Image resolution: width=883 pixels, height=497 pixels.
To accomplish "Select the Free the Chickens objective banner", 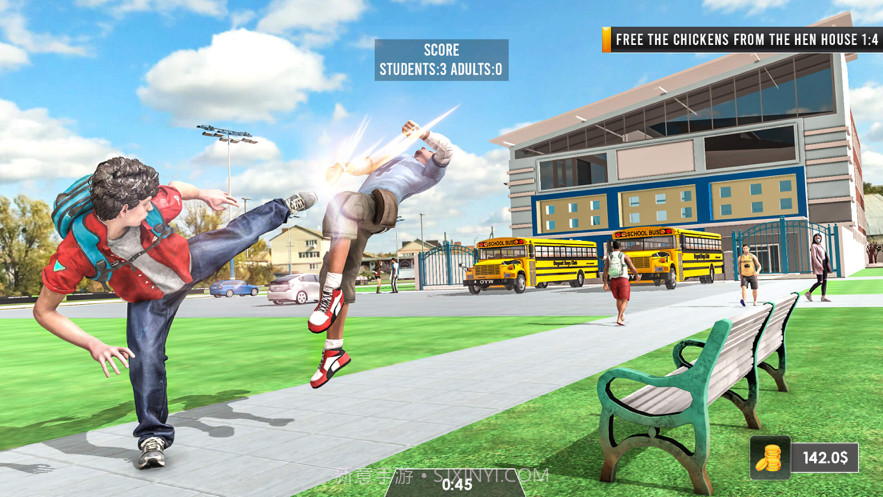I will click(741, 40).
